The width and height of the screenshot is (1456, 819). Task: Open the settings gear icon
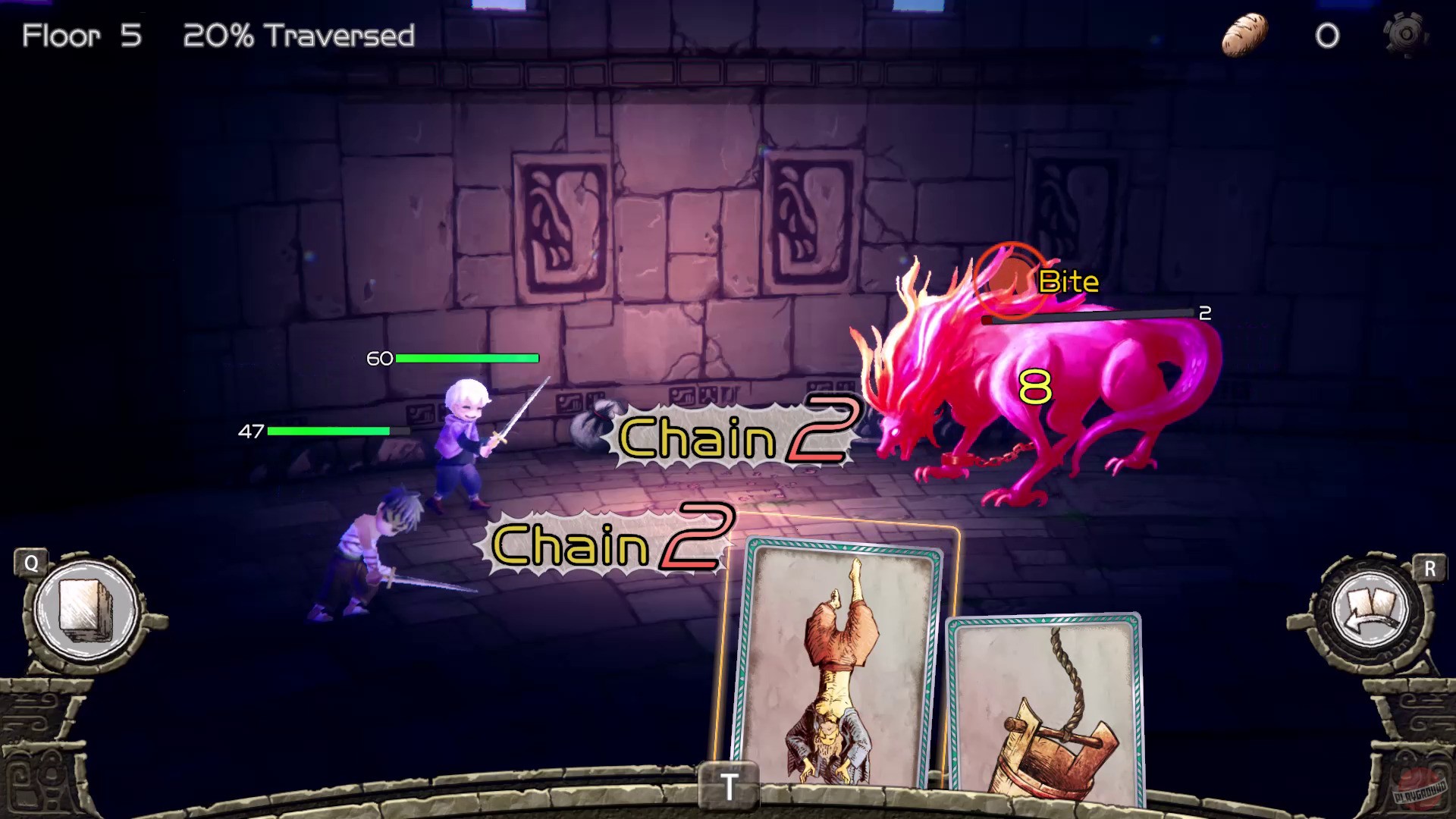pos(1407,35)
